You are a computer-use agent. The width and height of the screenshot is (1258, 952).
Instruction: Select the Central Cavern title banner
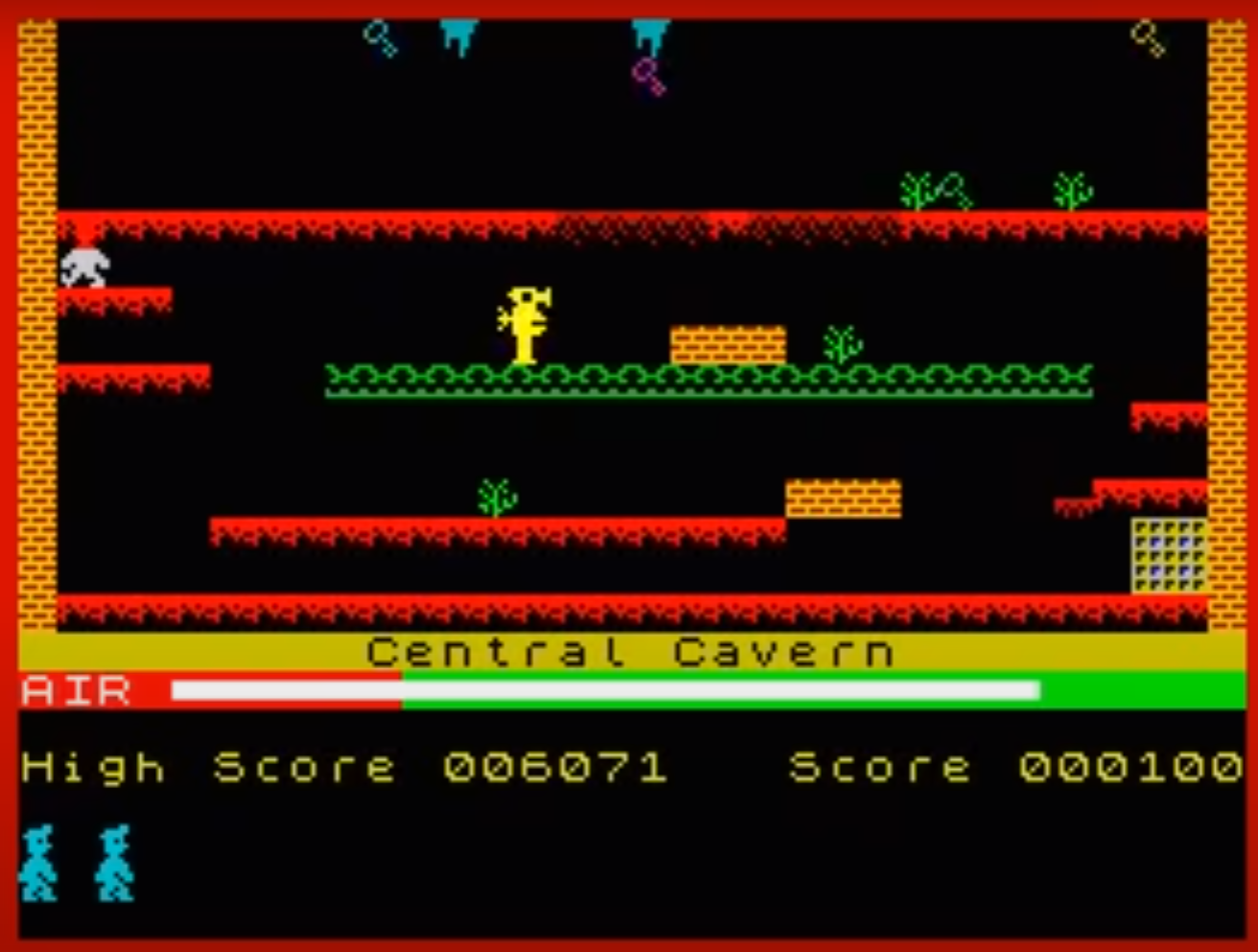pyautogui.click(x=629, y=650)
